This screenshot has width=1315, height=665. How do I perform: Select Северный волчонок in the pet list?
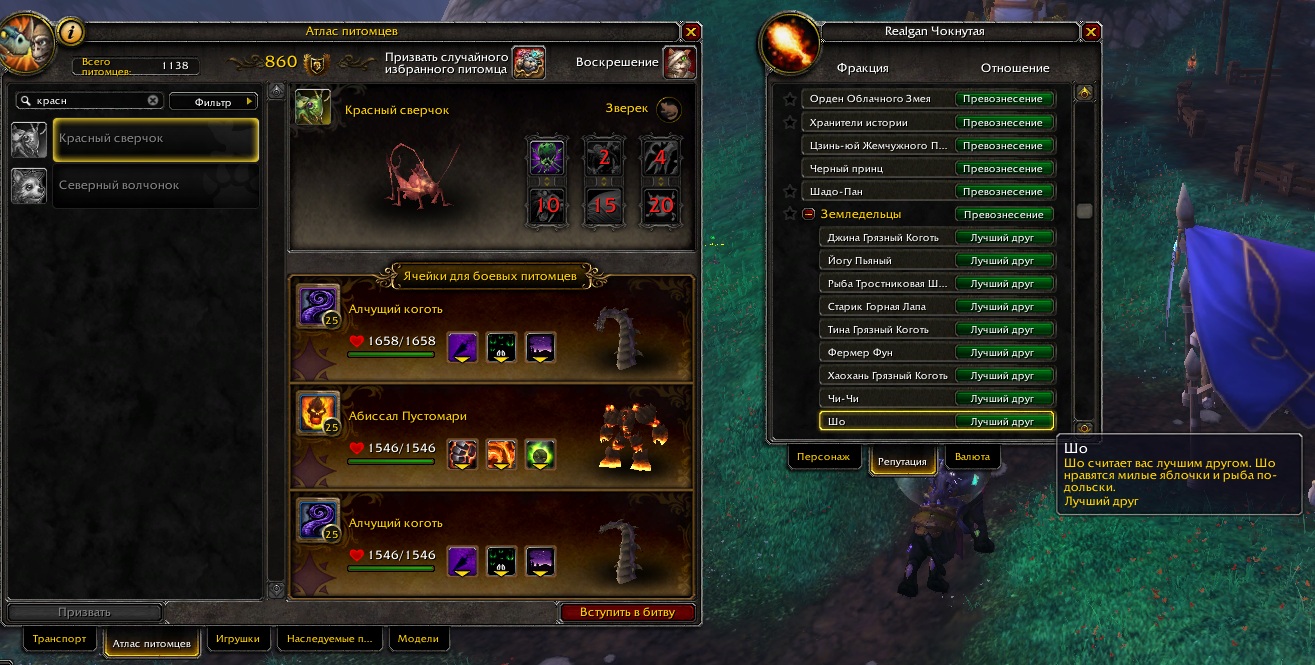(155, 186)
